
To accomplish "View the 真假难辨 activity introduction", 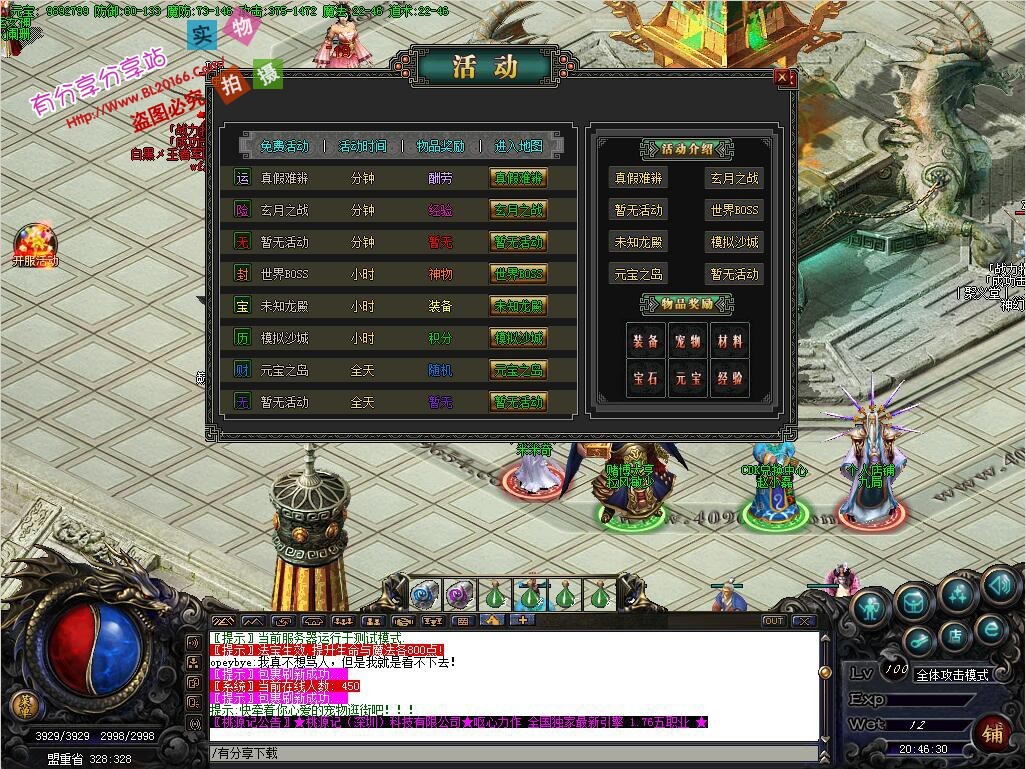I will coord(639,179).
